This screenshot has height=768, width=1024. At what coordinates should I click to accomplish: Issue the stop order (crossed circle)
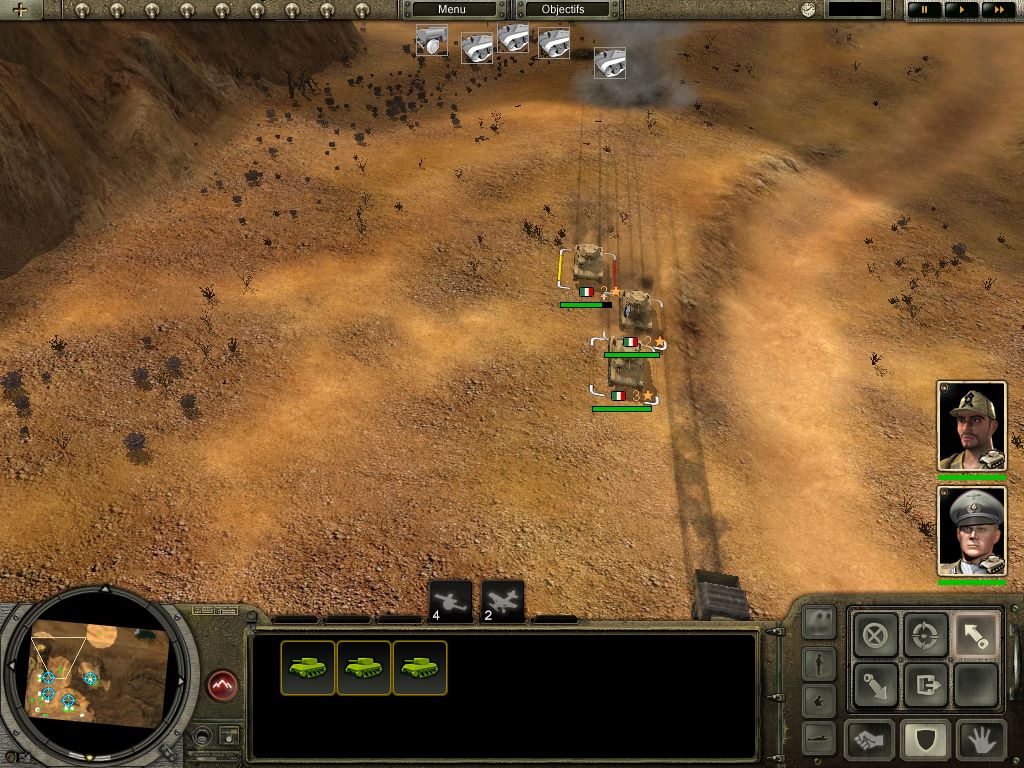[x=875, y=634]
